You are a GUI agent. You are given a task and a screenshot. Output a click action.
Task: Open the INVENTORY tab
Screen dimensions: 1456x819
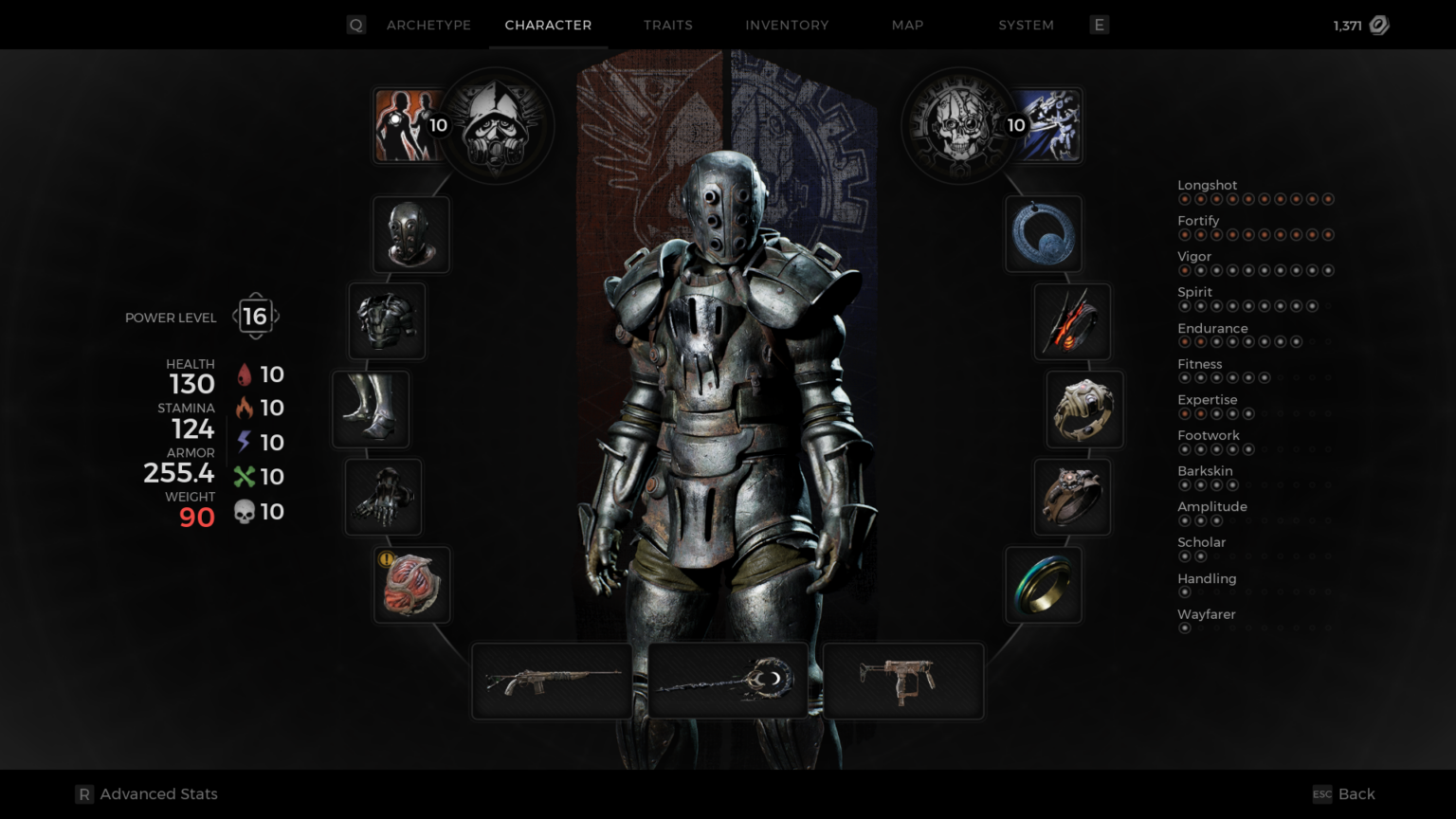point(787,26)
